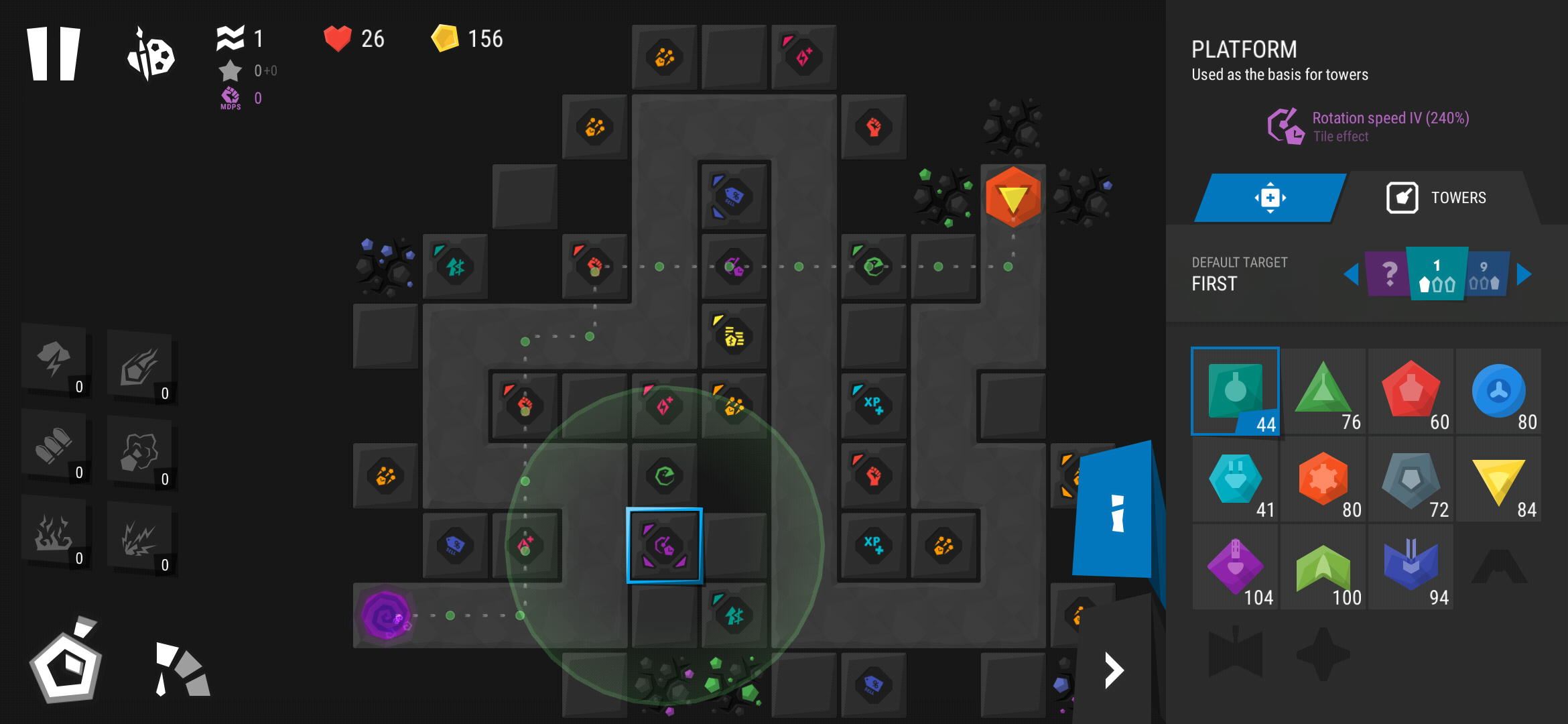This screenshot has width=1568, height=724.
Task: Cycle default target to the next option
Action: point(1524,274)
